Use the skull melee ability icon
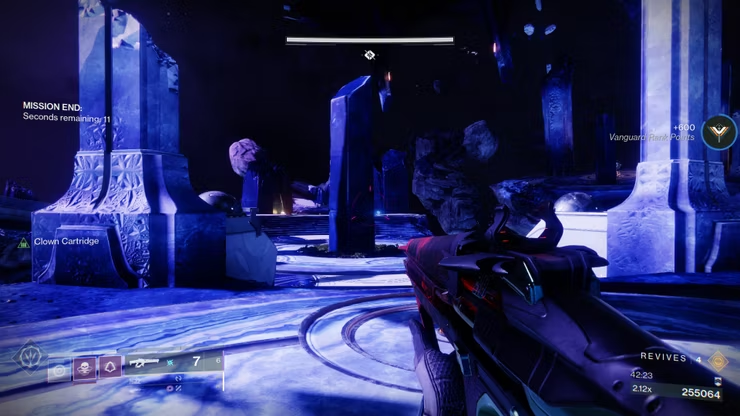The image size is (740, 416). (x=84, y=367)
